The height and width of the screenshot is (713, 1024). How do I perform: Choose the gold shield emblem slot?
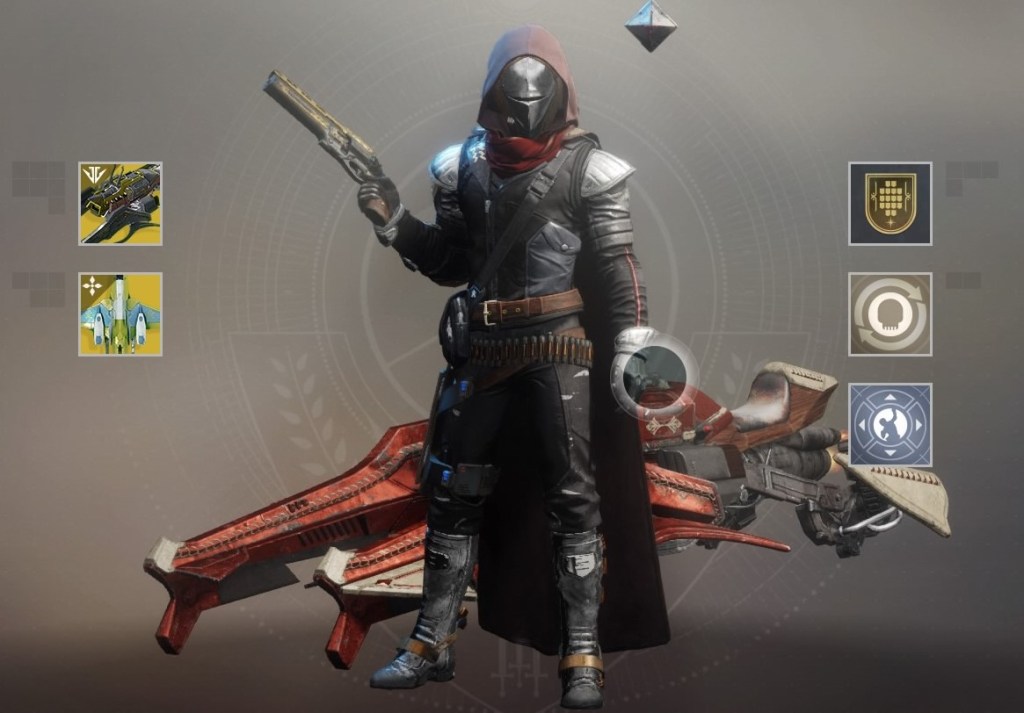[890, 204]
